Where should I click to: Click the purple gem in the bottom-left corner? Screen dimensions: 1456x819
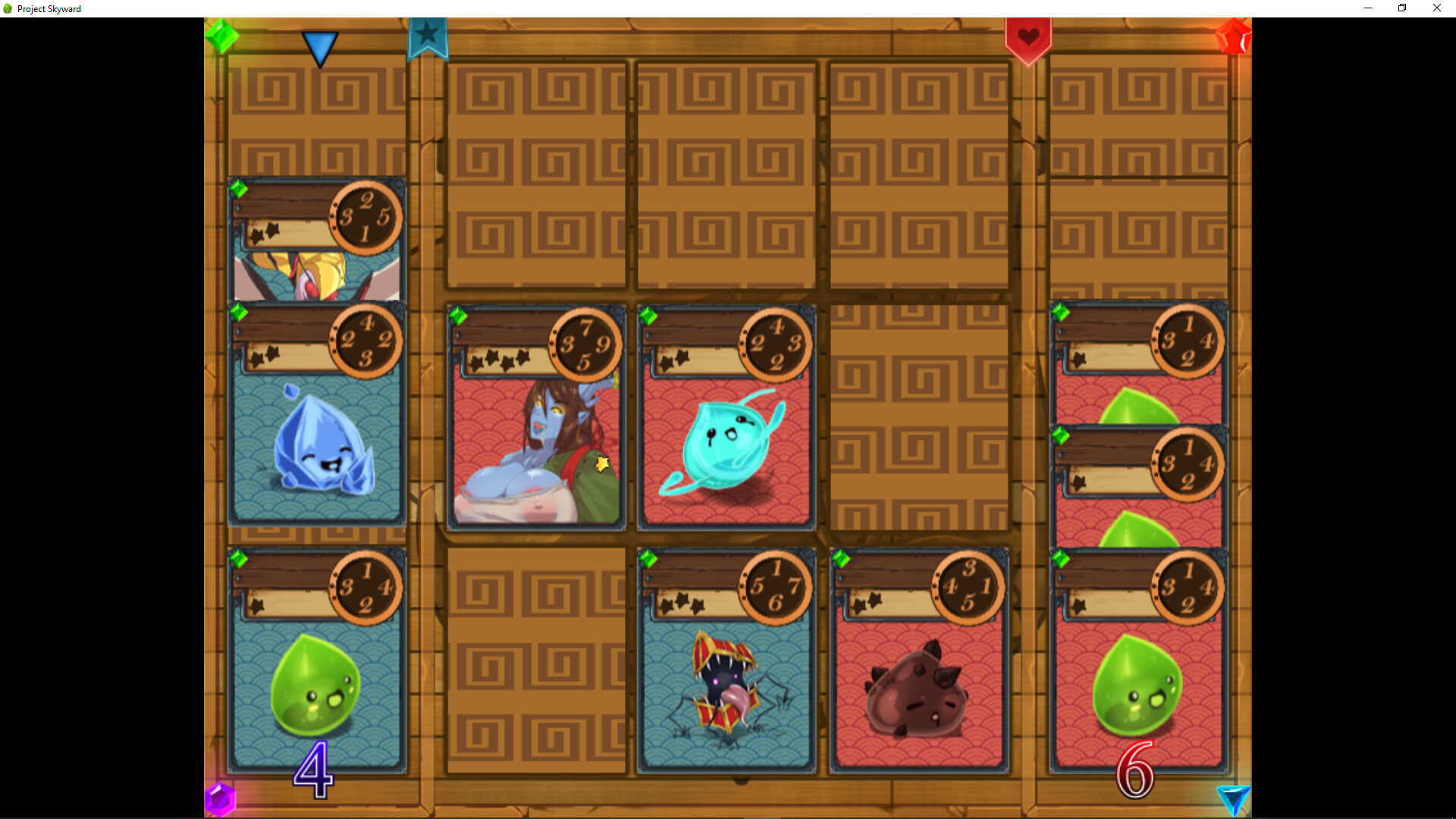pyautogui.click(x=222, y=799)
